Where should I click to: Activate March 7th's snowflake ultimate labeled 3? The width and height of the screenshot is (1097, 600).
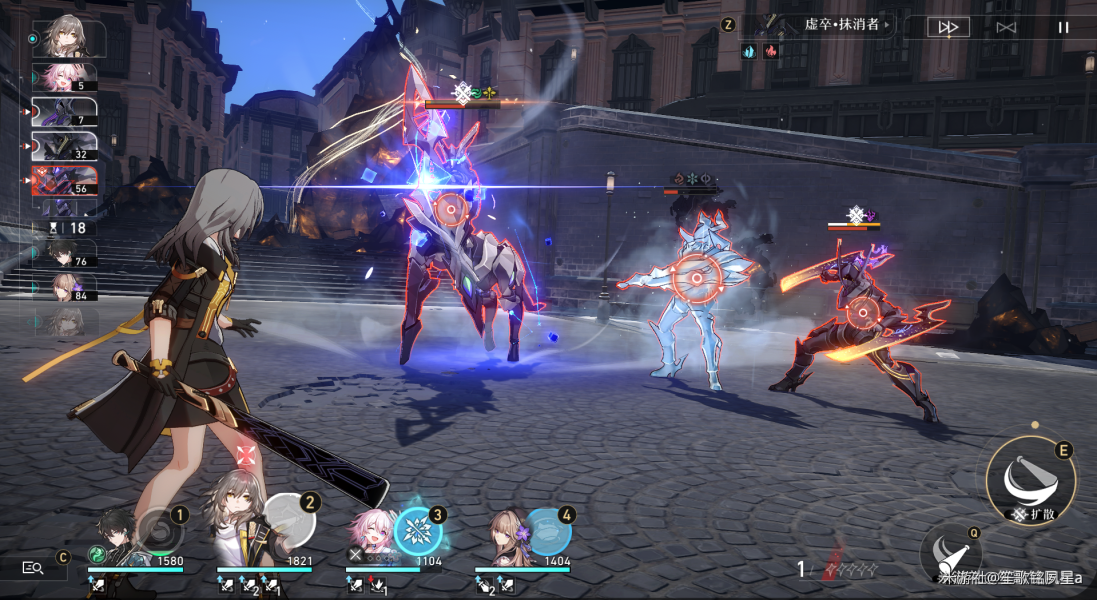(x=418, y=531)
